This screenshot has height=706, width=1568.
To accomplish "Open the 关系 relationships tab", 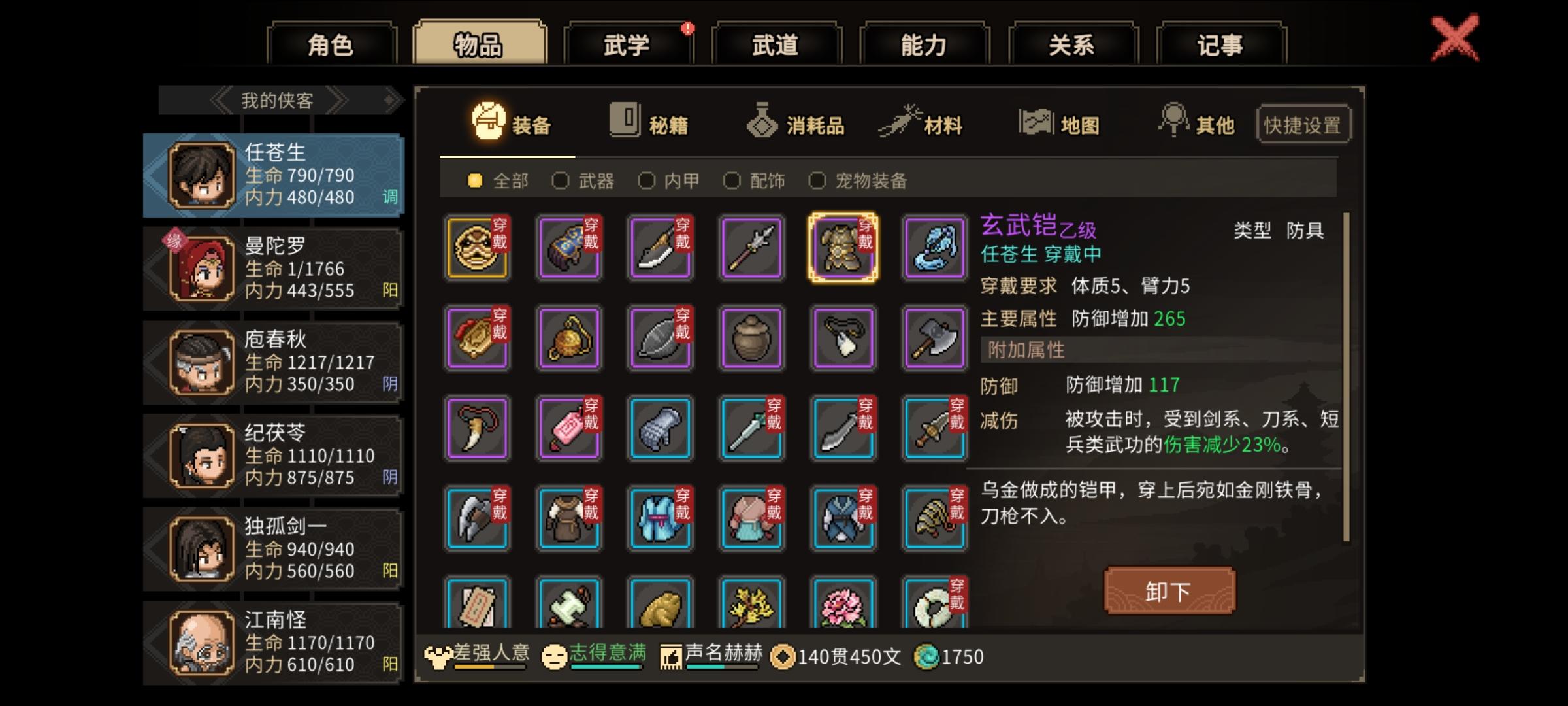I will [x=1071, y=44].
